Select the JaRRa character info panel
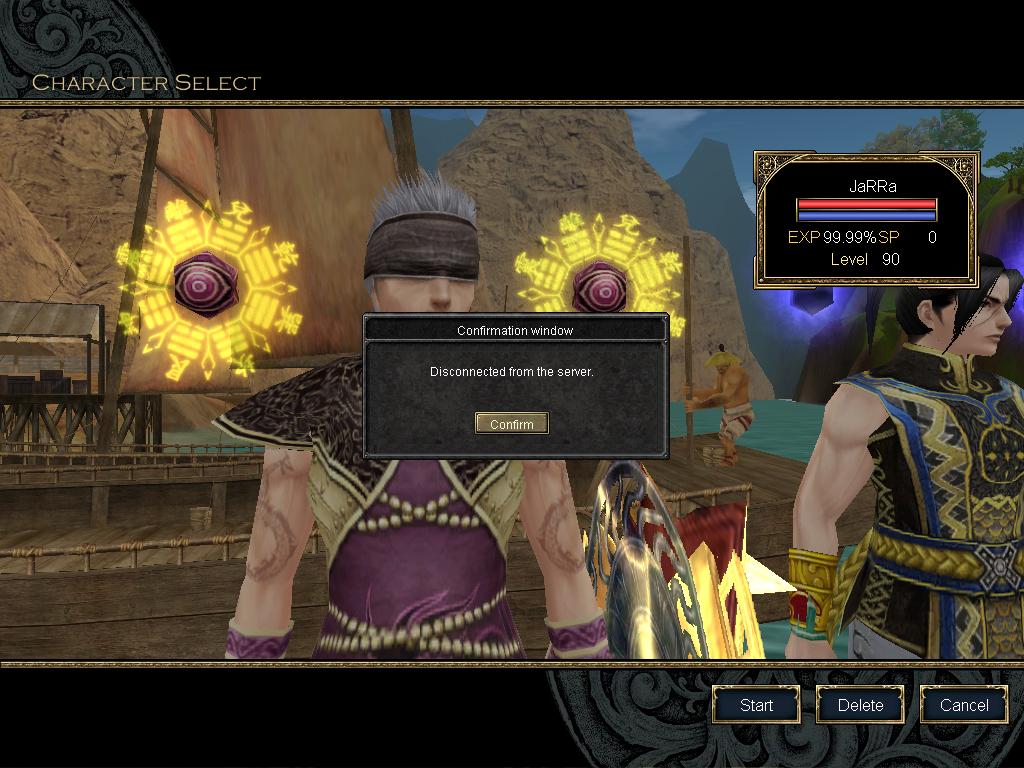1024x768 pixels. (x=866, y=220)
